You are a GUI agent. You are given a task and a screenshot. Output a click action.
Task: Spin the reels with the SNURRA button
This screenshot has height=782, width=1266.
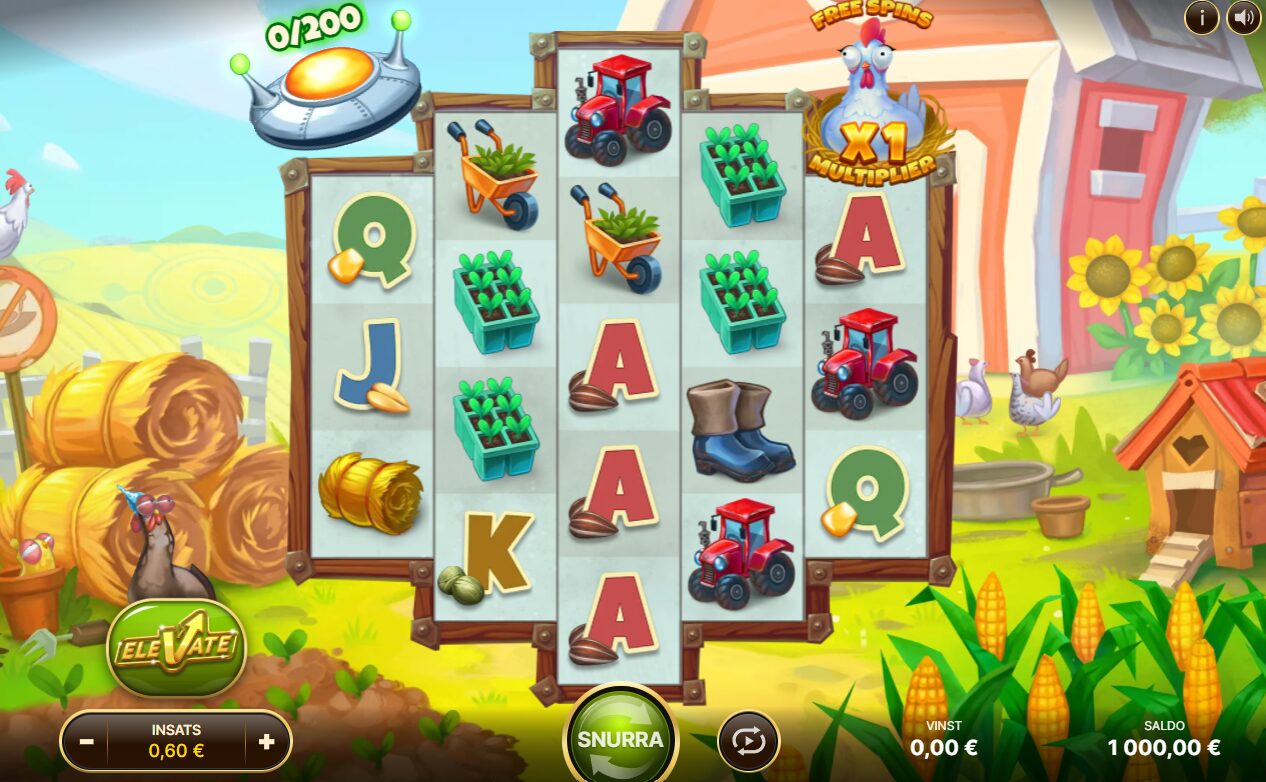click(620, 739)
